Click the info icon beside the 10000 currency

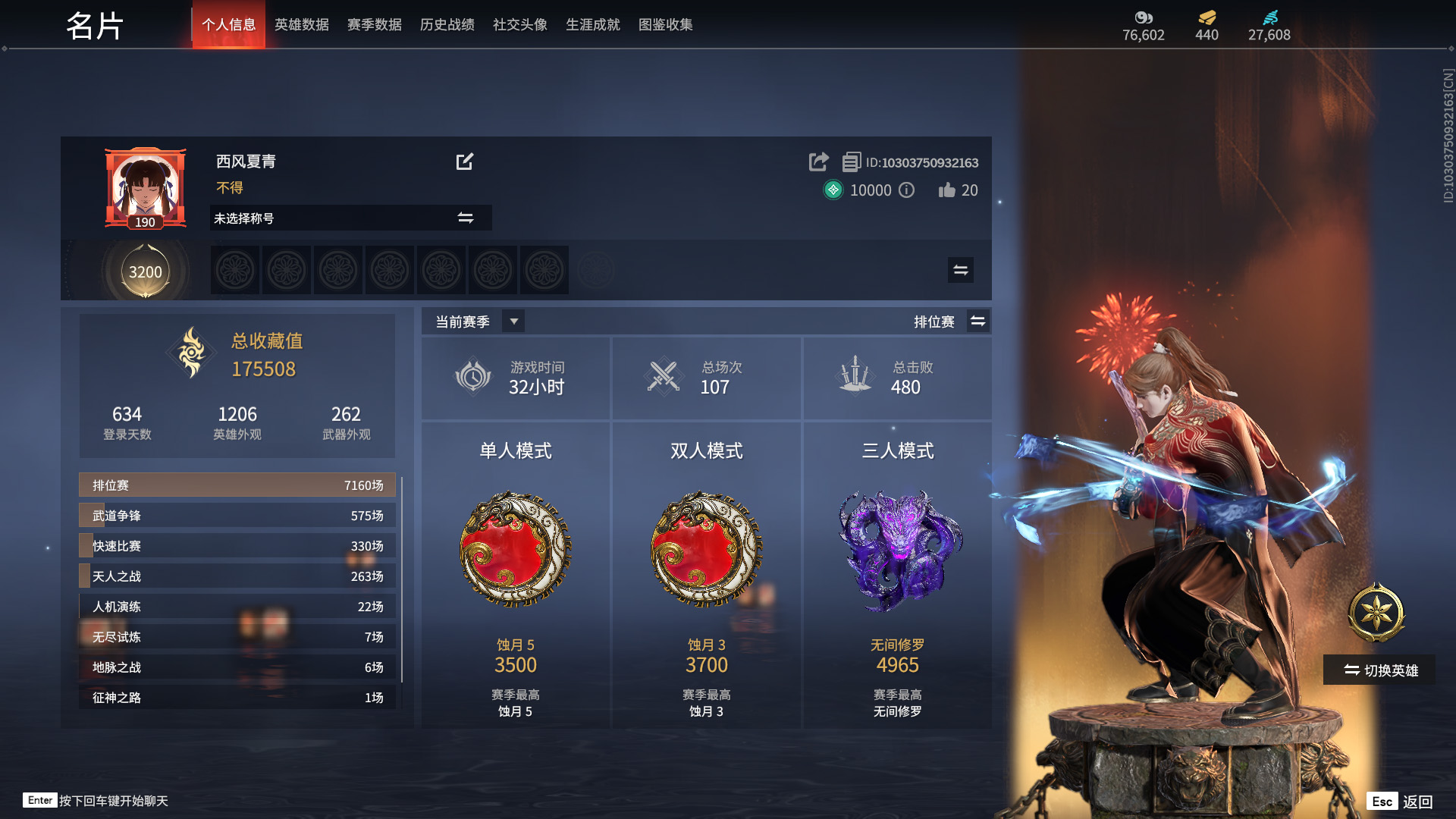pyautogui.click(x=906, y=190)
